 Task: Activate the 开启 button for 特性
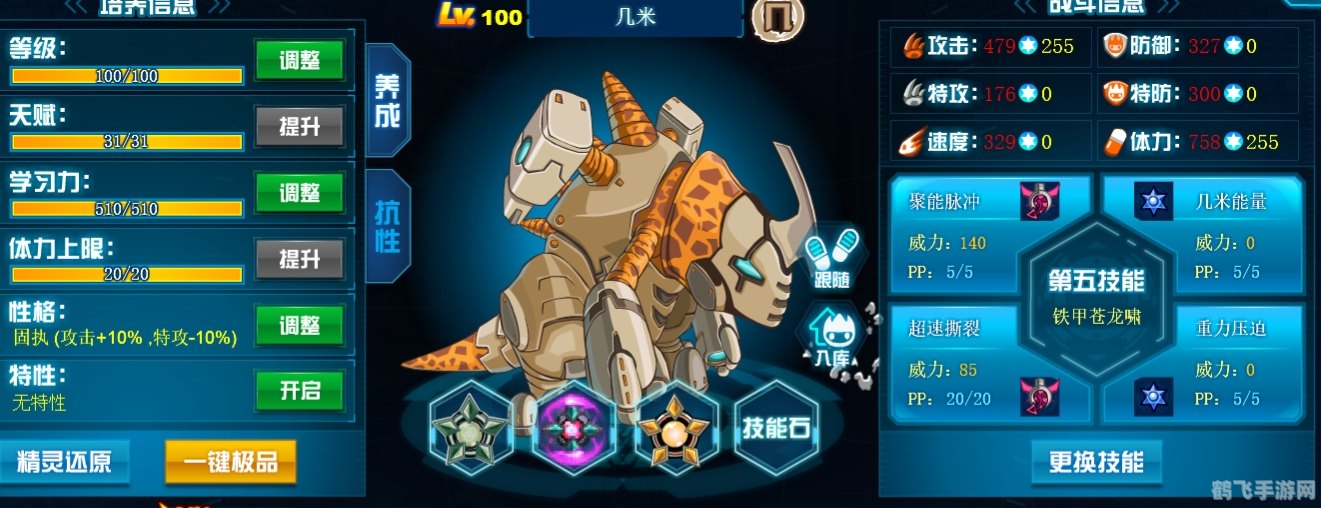click(x=299, y=391)
